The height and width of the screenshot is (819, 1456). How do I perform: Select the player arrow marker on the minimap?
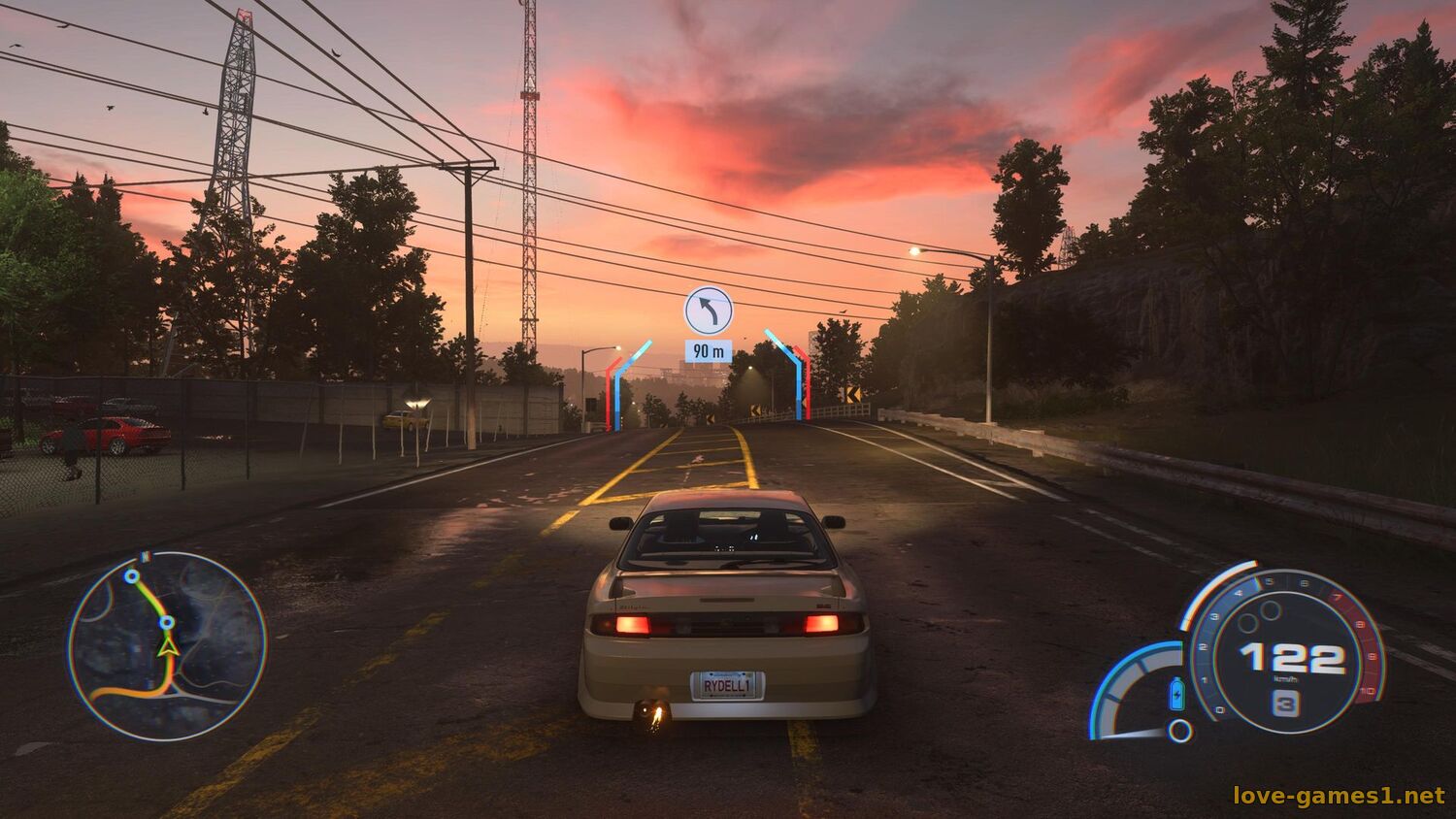[168, 645]
